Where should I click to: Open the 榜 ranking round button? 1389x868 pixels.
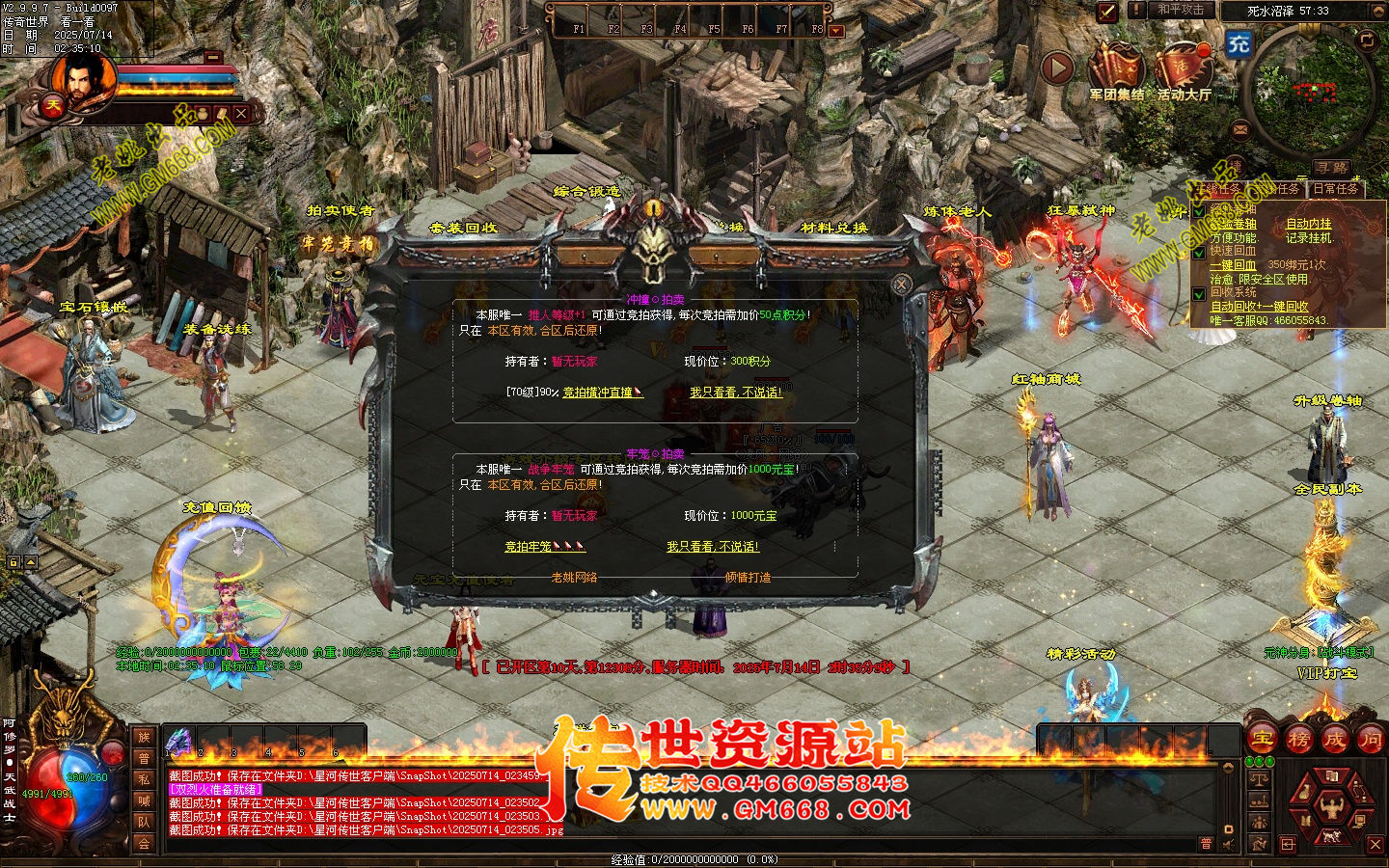click(1298, 740)
